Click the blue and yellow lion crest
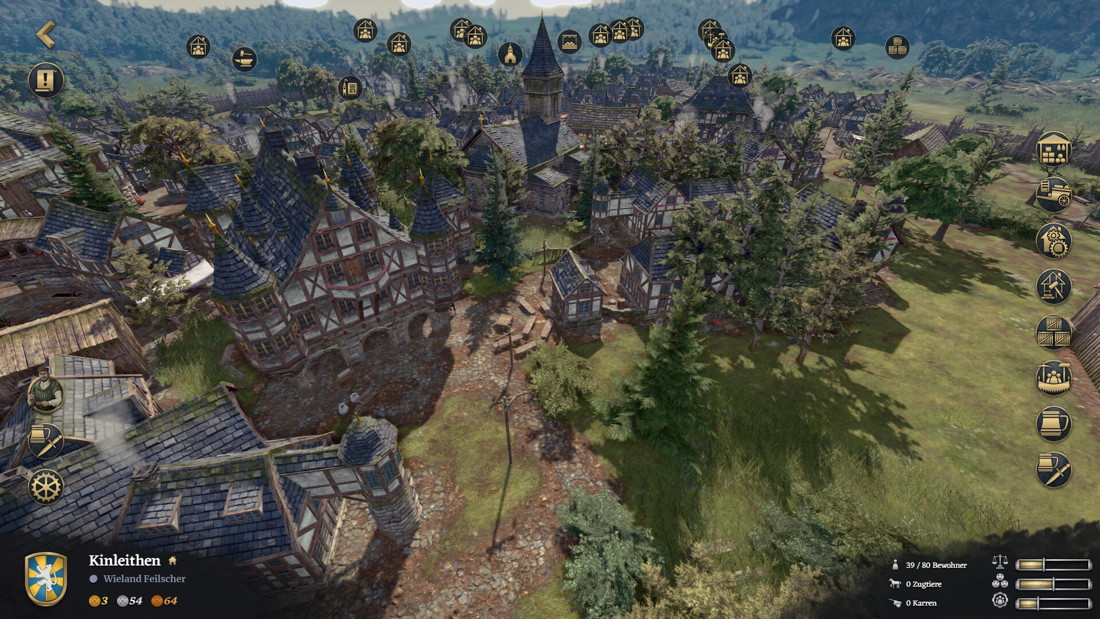This screenshot has height=619, width=1100. 46,579
